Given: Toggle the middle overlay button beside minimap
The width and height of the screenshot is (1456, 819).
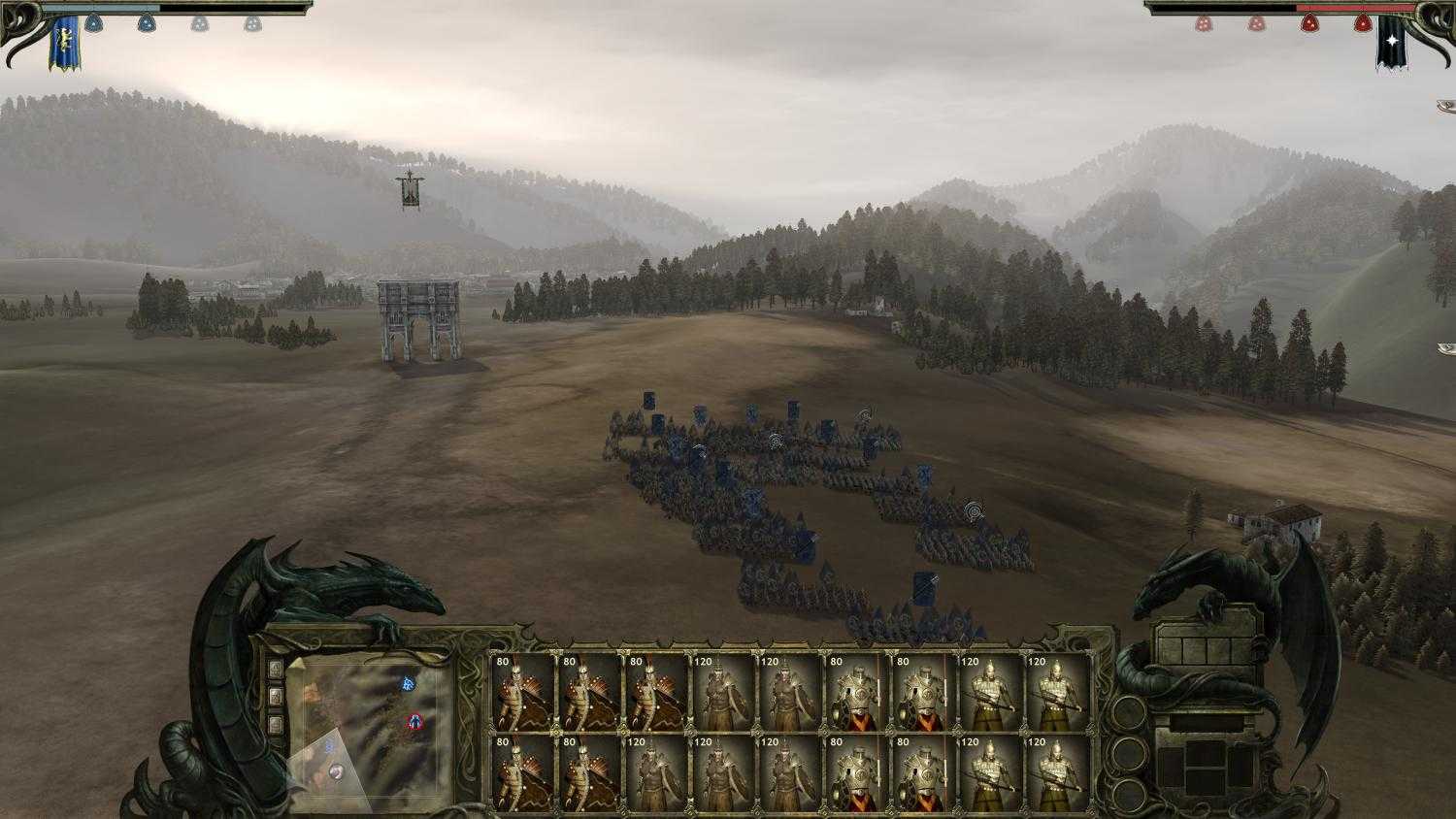Looking at the screenshot, I should pyautogui.click(x=276, y=694).
